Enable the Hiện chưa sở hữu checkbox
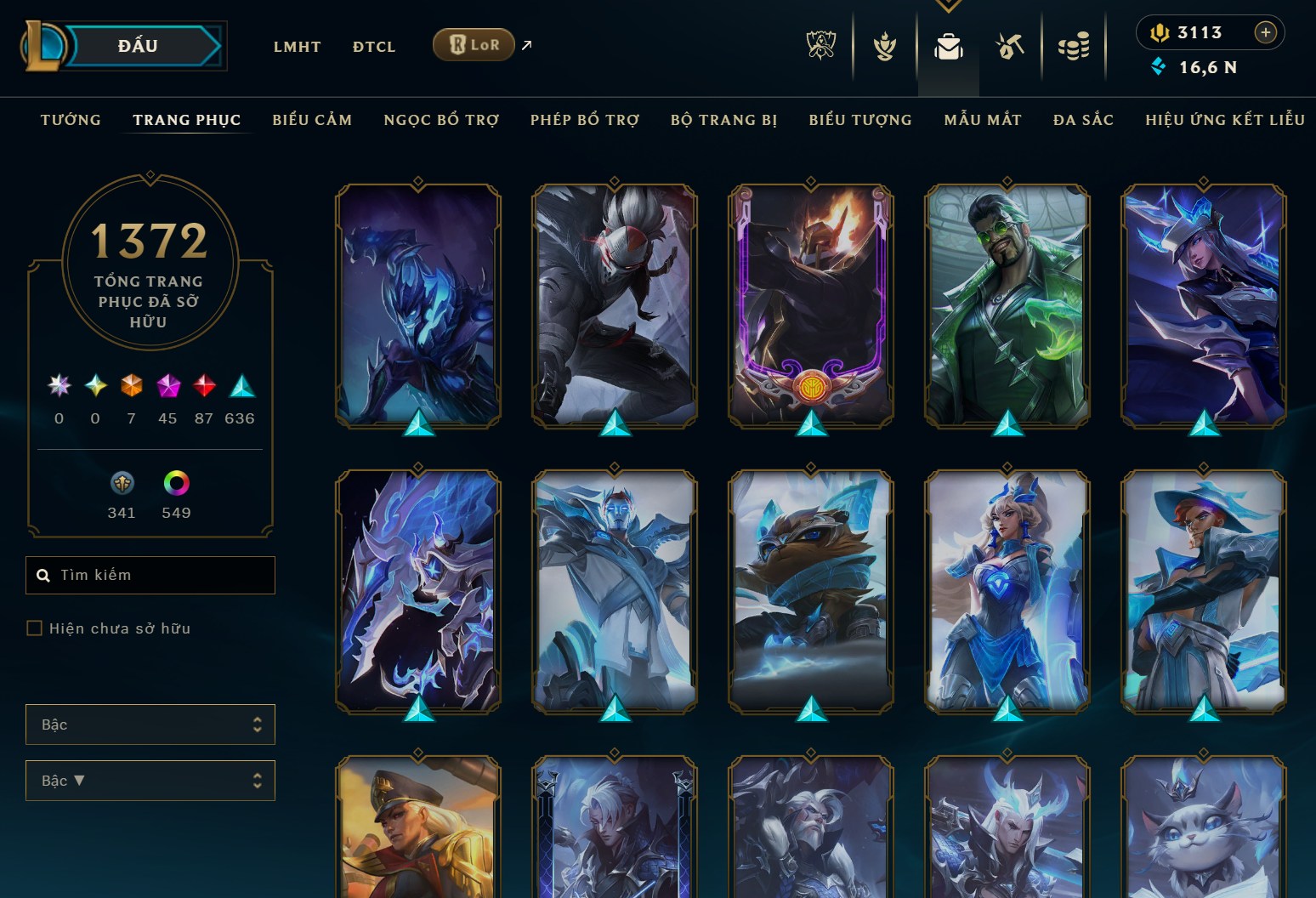The image size is (1316, 898). (x=35, y=628)
